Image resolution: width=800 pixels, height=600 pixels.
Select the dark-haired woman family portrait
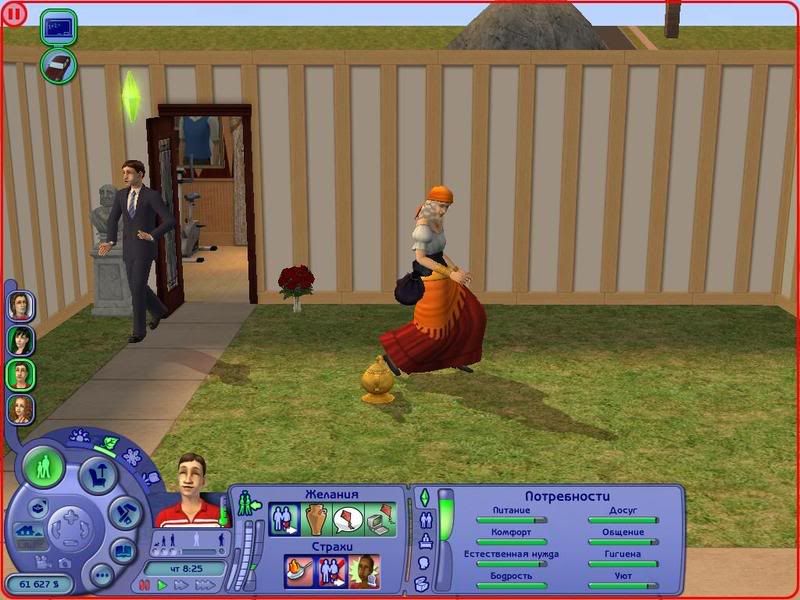(21, 340)
